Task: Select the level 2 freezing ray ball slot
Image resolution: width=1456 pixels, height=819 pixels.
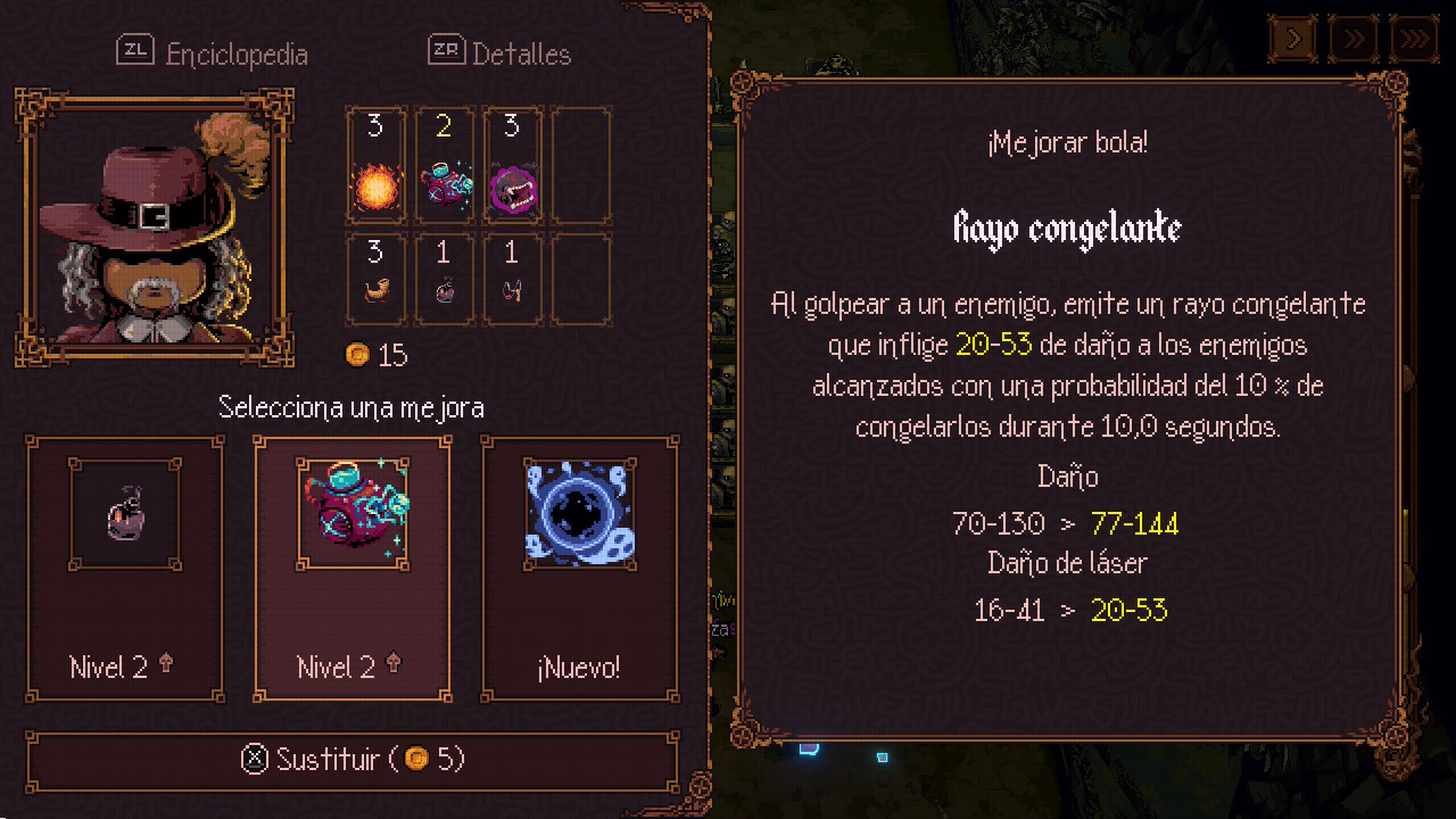Action: (444, 166)
